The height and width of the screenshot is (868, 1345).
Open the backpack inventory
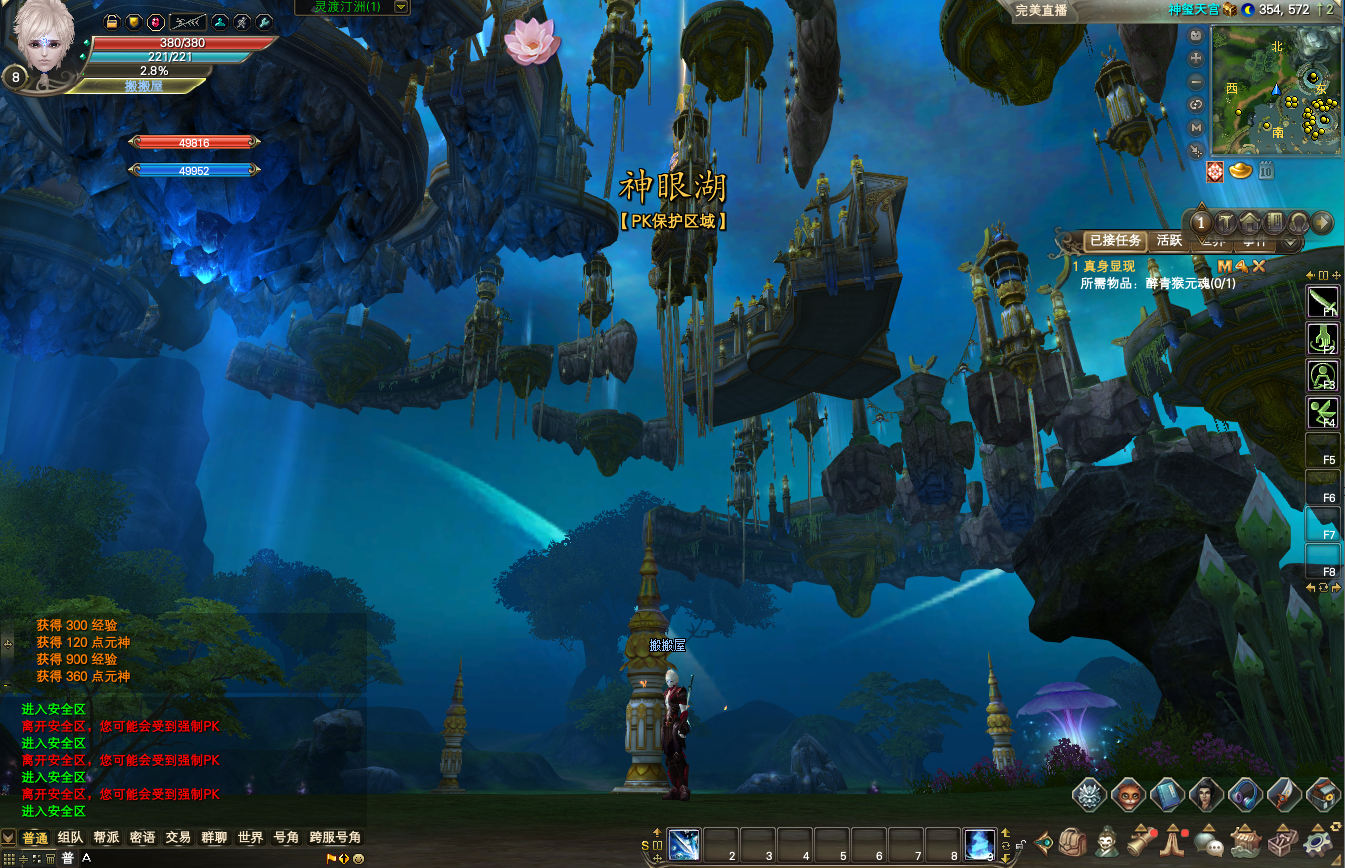[1073, 842]
